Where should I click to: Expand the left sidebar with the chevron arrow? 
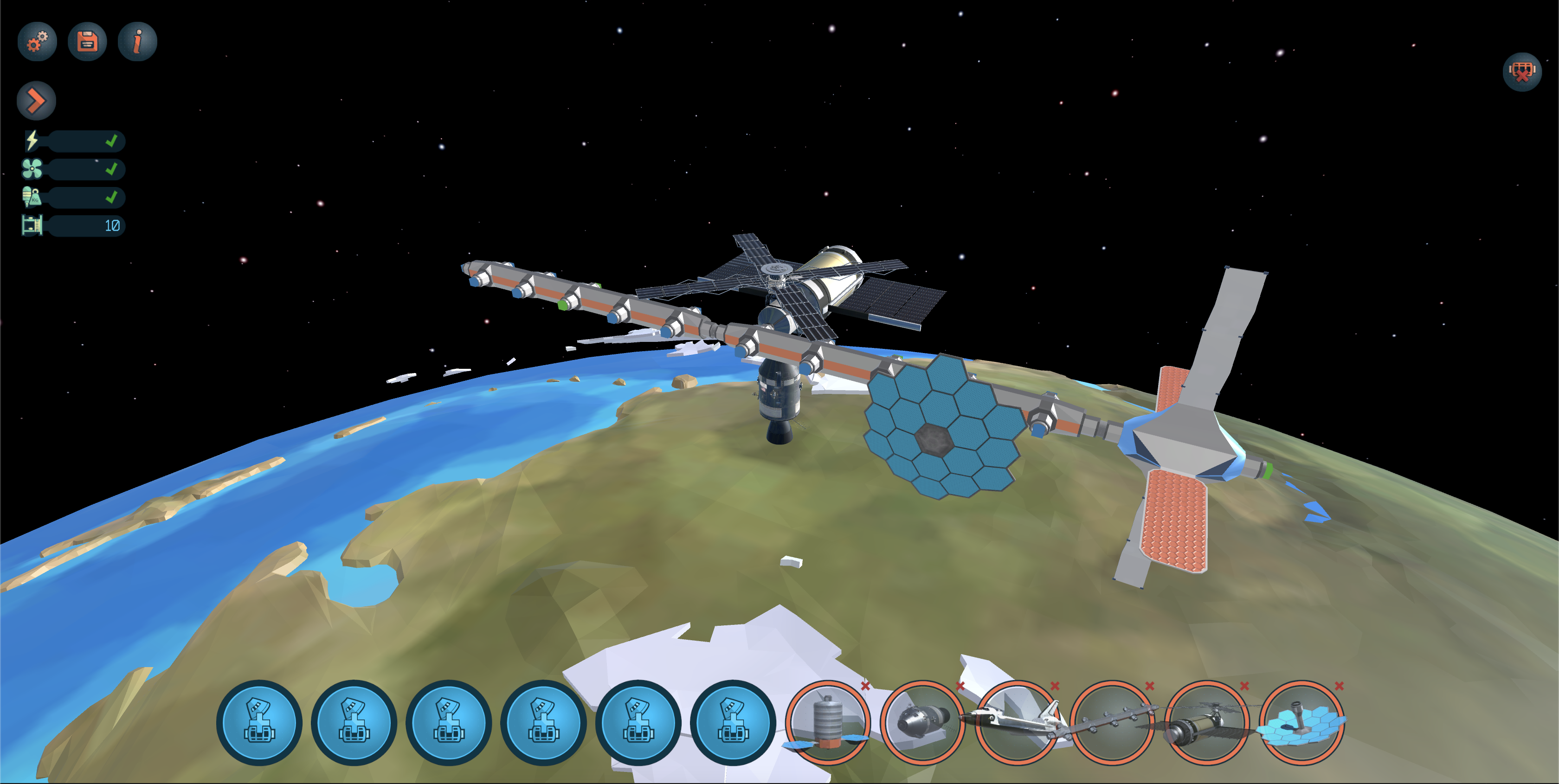[x=36, y=100]
